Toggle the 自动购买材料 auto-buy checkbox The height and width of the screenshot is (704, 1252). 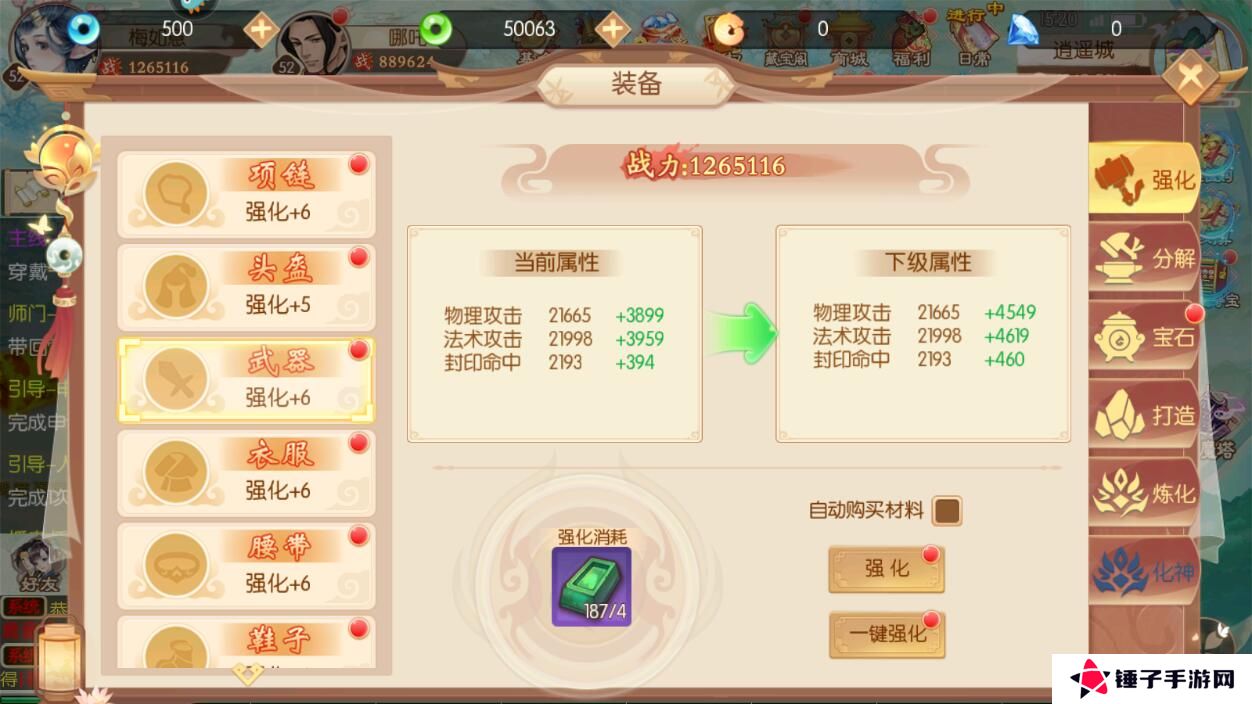pos(946,511)
